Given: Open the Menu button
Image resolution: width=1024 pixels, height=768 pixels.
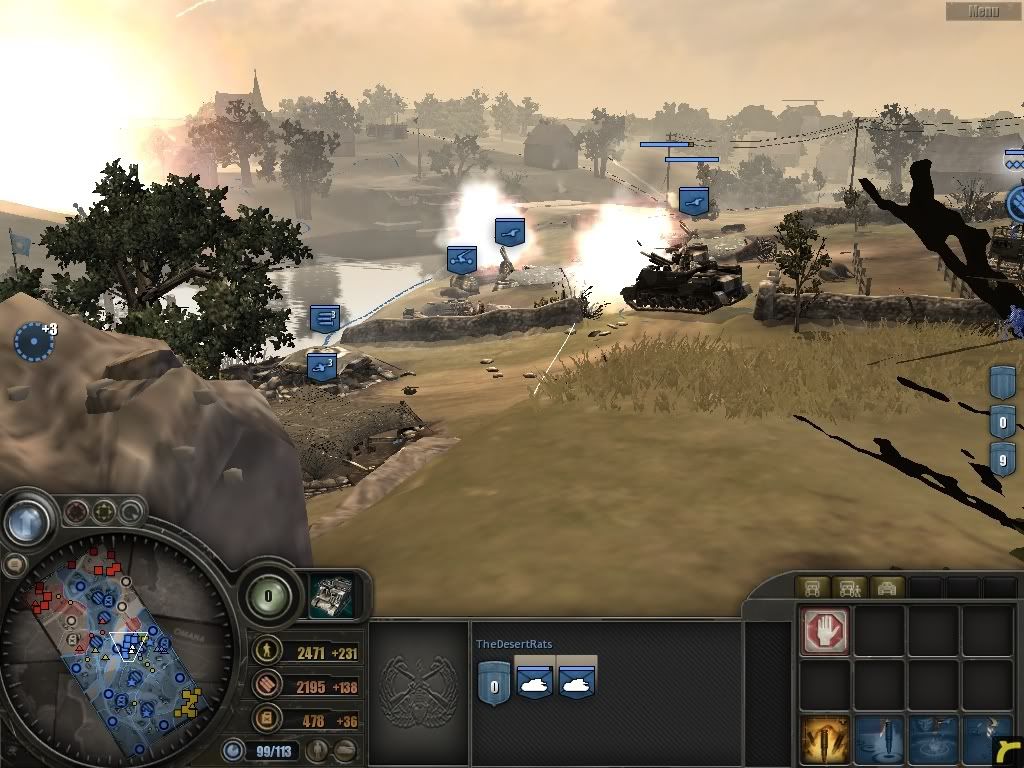Looking at the screenshot, I should 983,11.
